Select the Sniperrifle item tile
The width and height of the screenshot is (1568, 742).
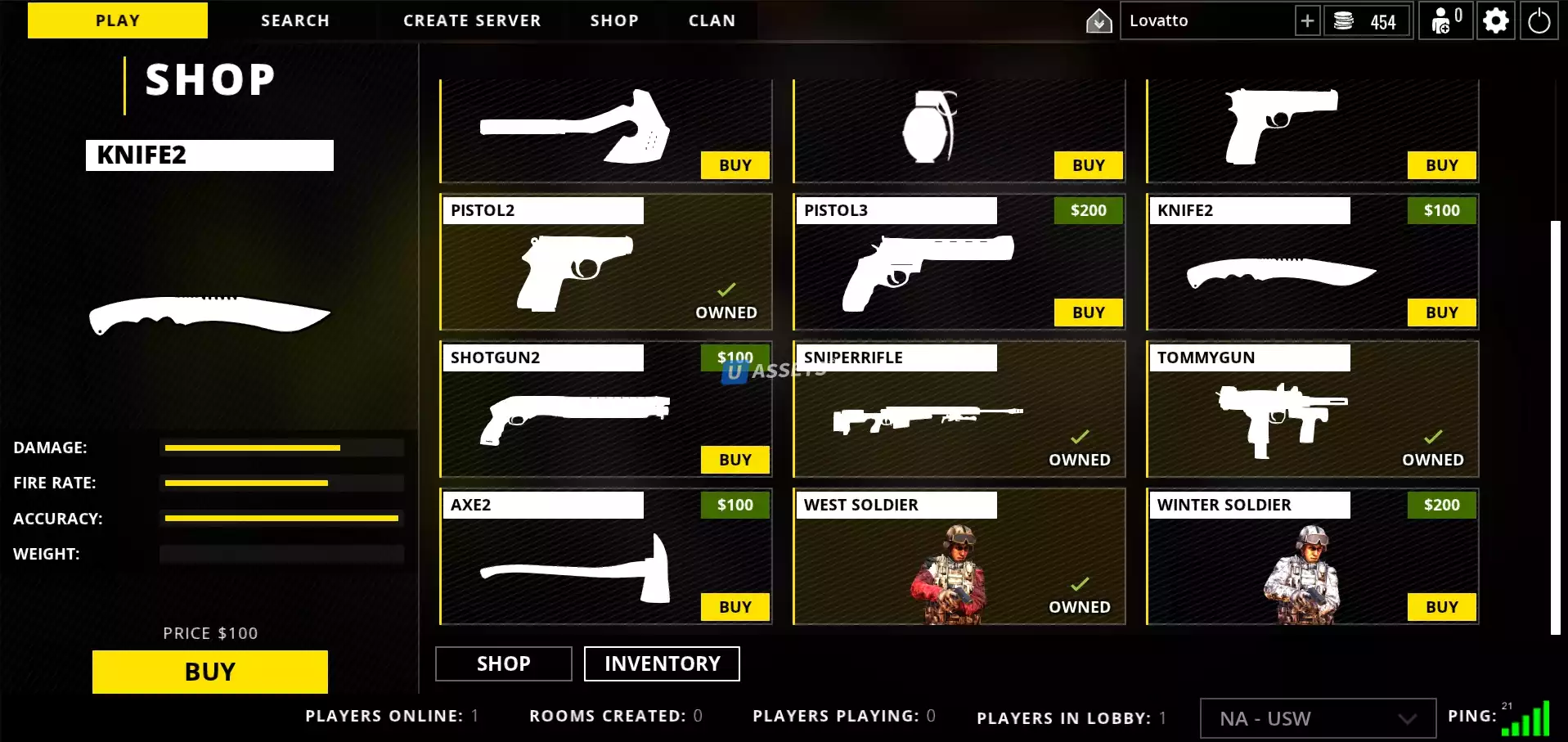click(x=959, y=417)
